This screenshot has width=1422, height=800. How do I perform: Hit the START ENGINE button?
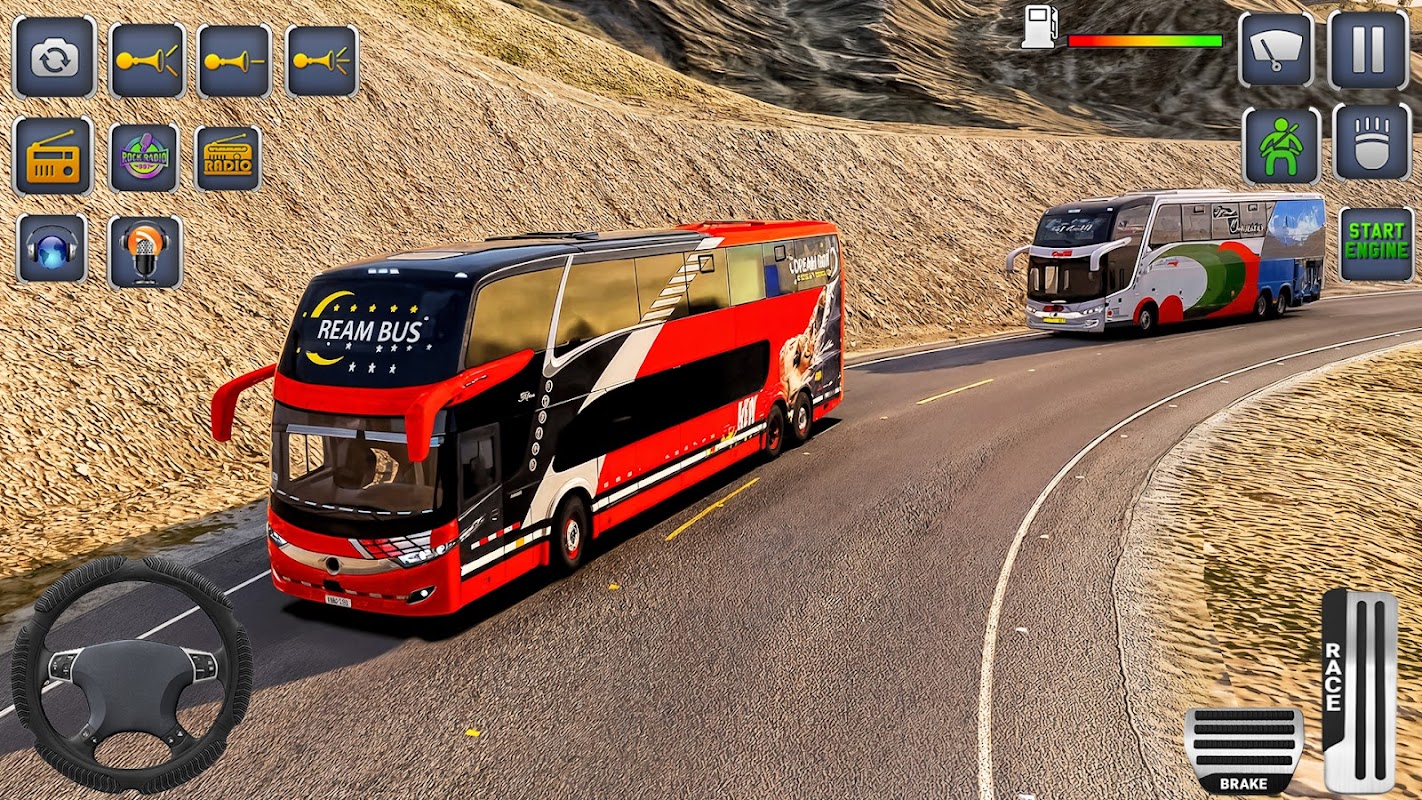[1376, 243]
